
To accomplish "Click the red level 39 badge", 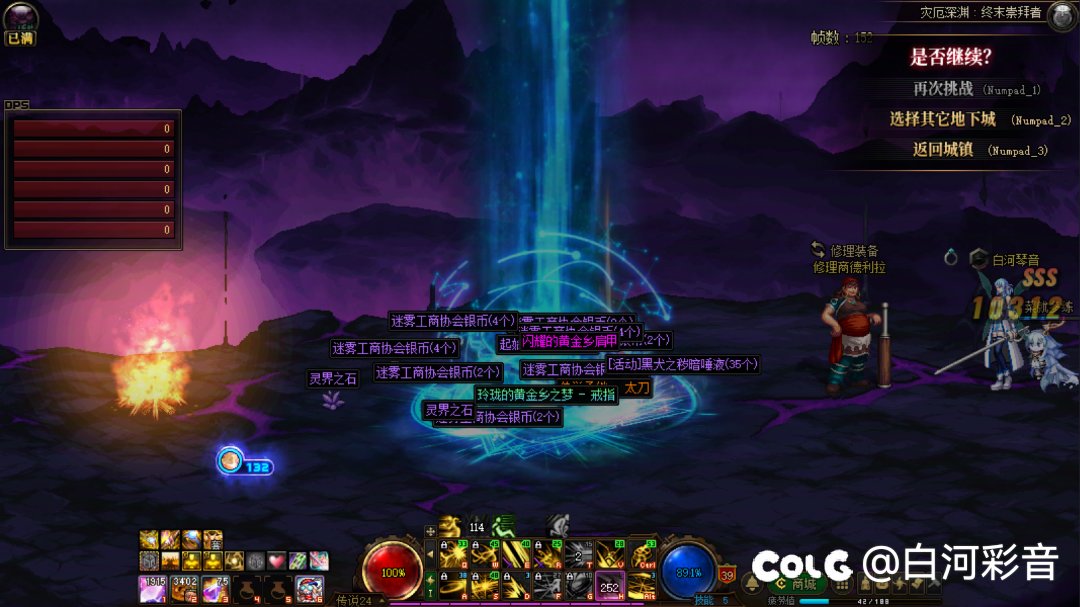I will (727, 574).
